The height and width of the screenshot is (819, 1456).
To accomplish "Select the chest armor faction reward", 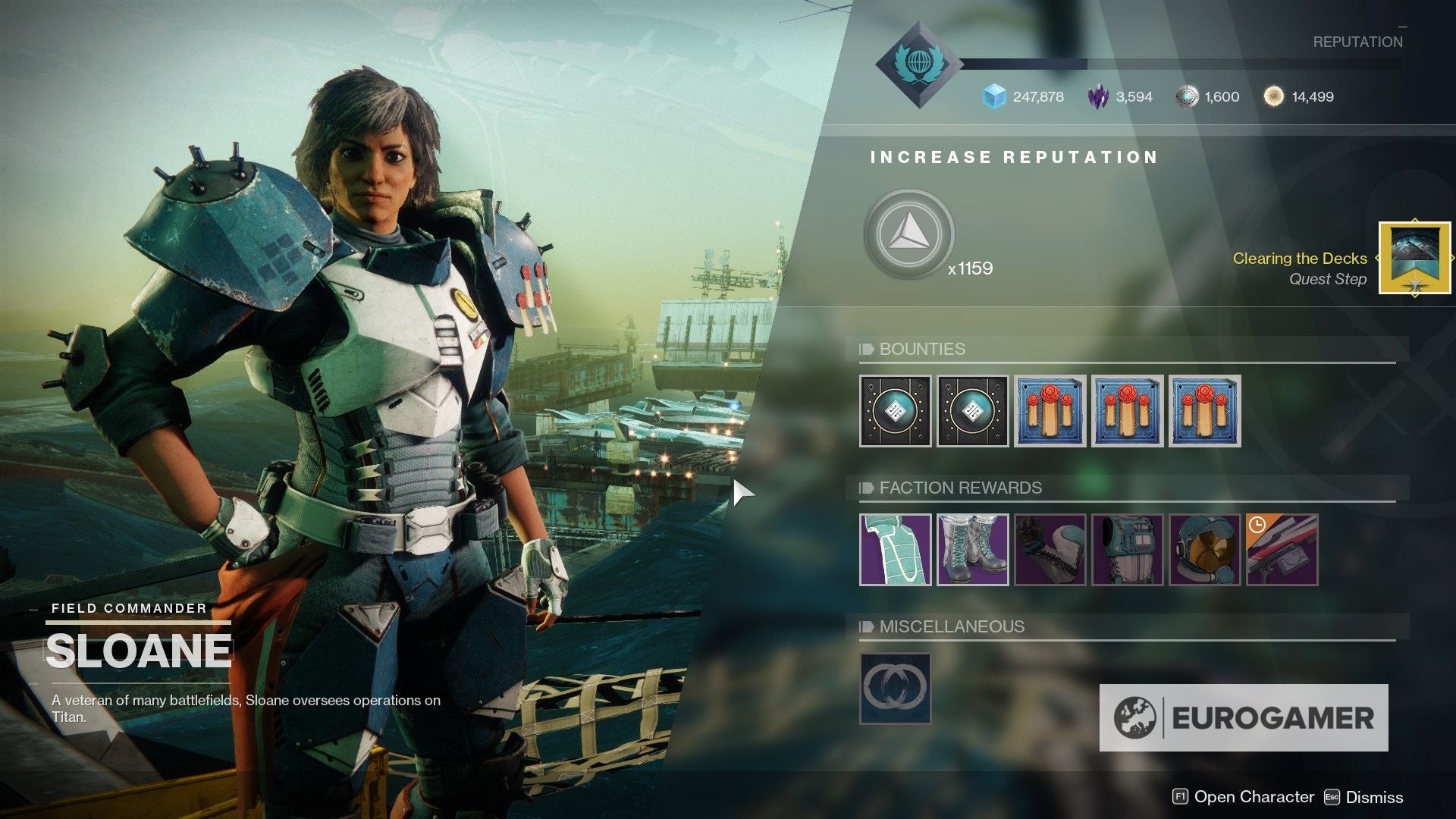I will pyautogui.click(x=895, y=551).
